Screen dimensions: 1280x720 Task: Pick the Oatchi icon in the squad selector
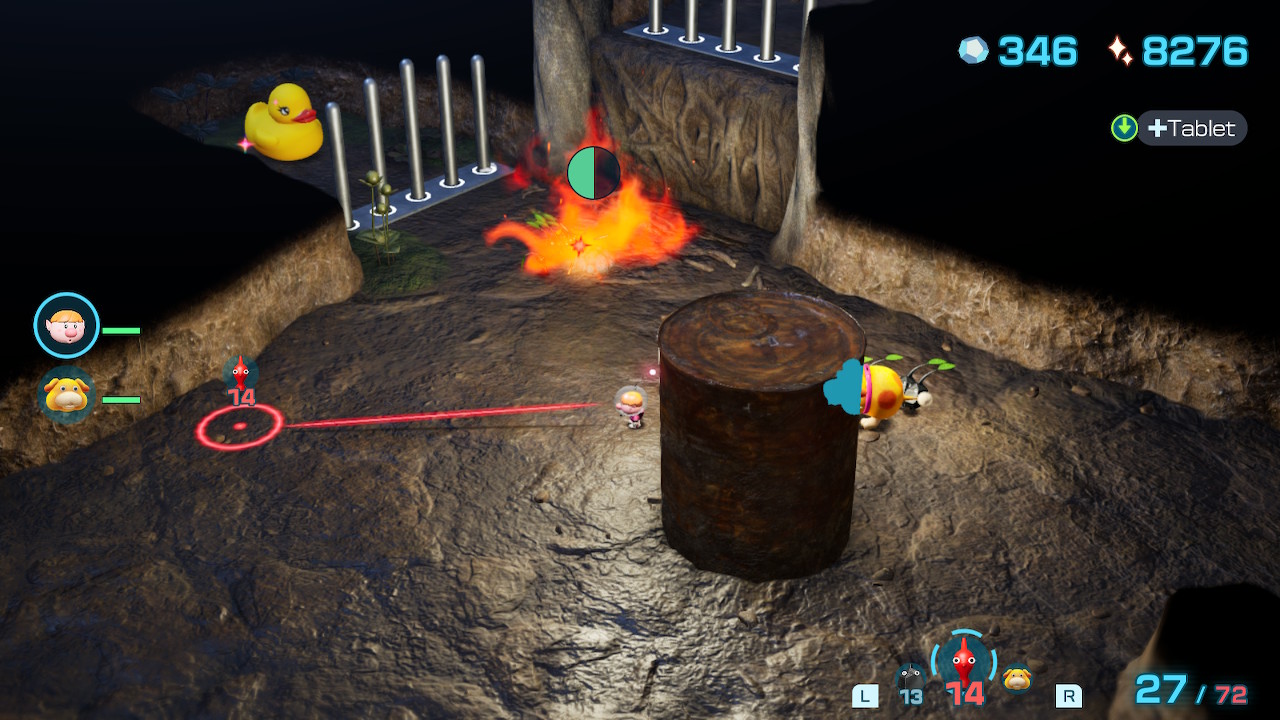click(1017, 678)
